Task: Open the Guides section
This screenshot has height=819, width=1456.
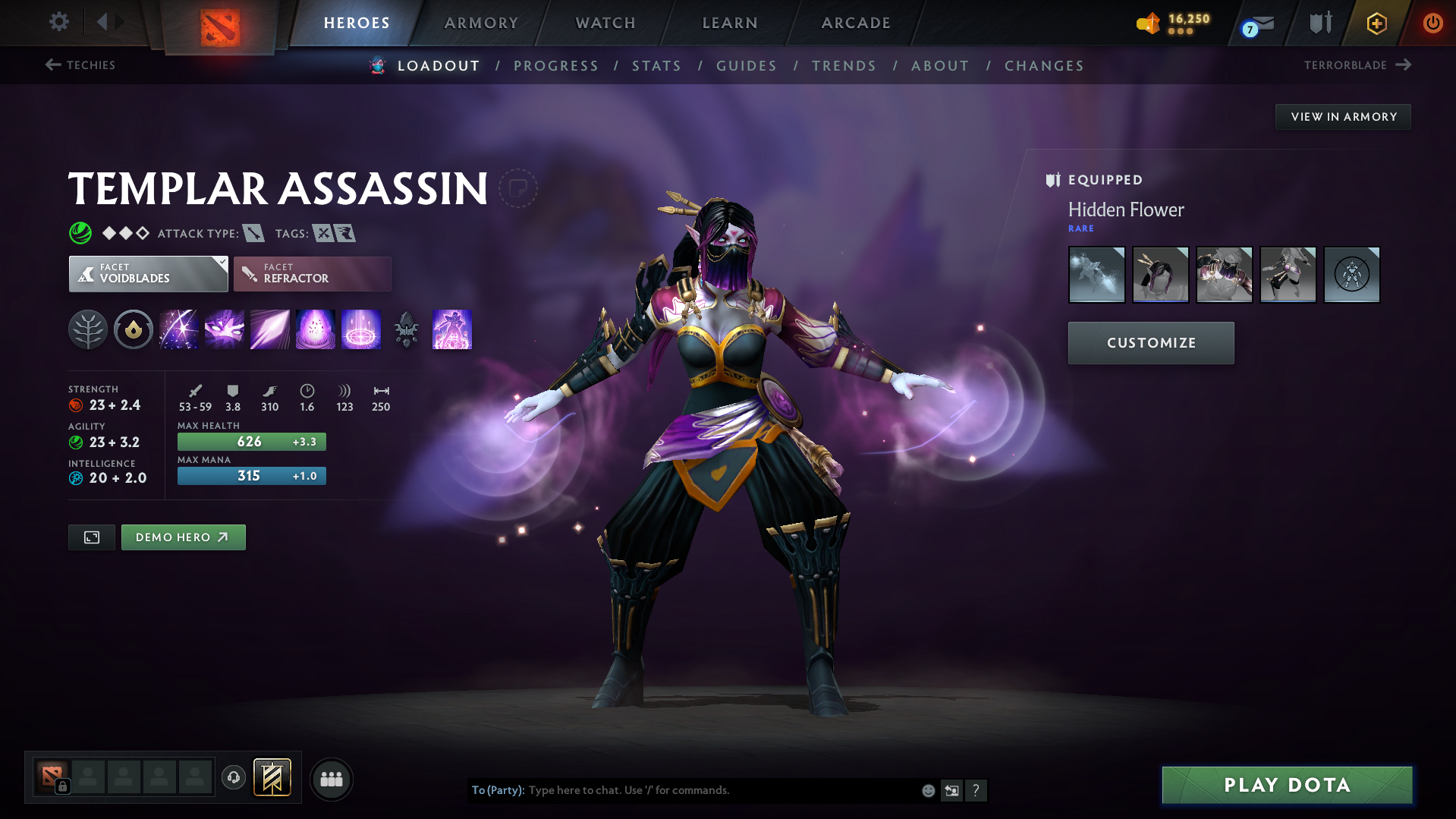Action: [x=746, y=66]
